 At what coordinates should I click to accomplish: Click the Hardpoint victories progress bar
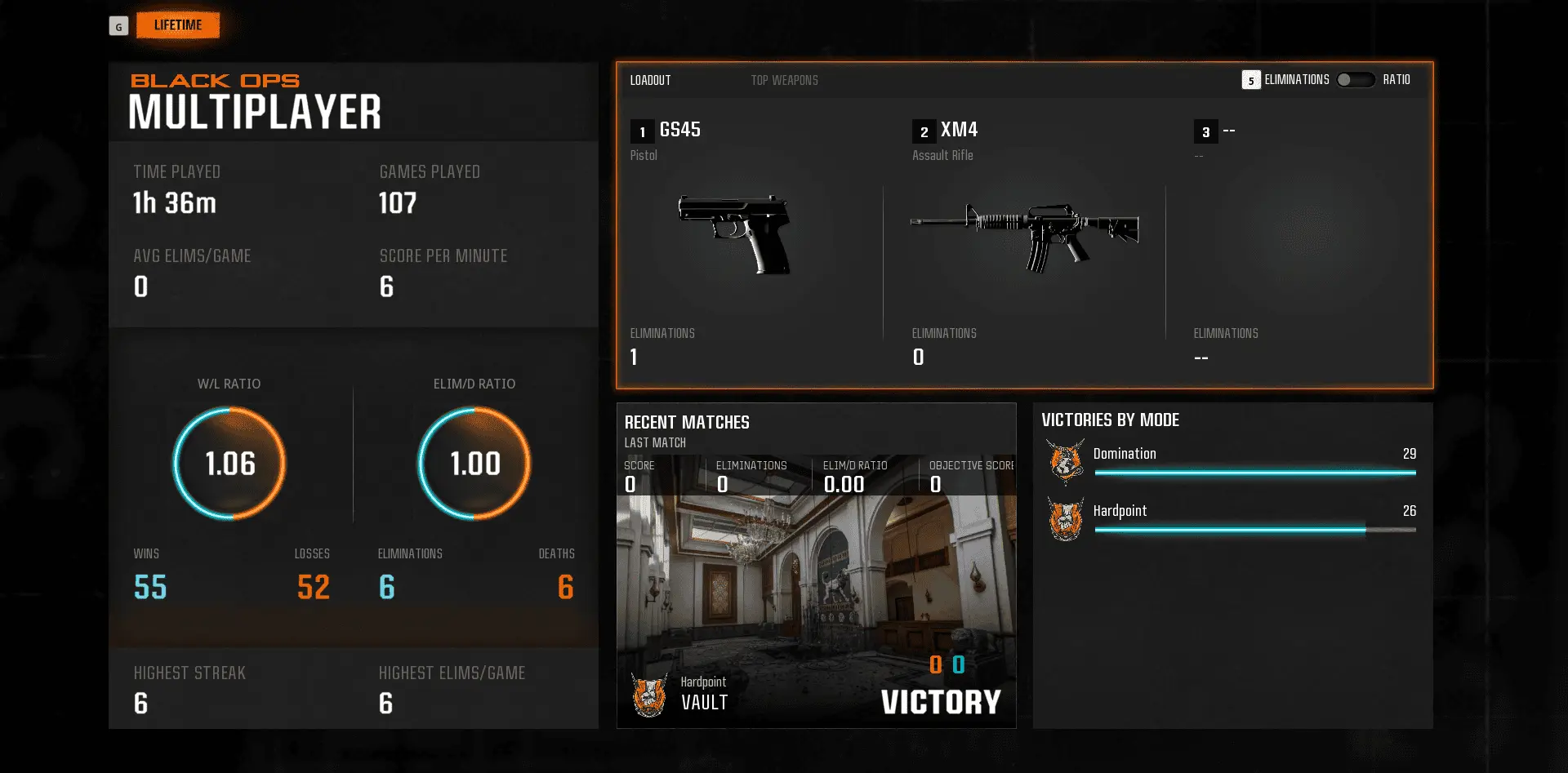point(1255,529)
